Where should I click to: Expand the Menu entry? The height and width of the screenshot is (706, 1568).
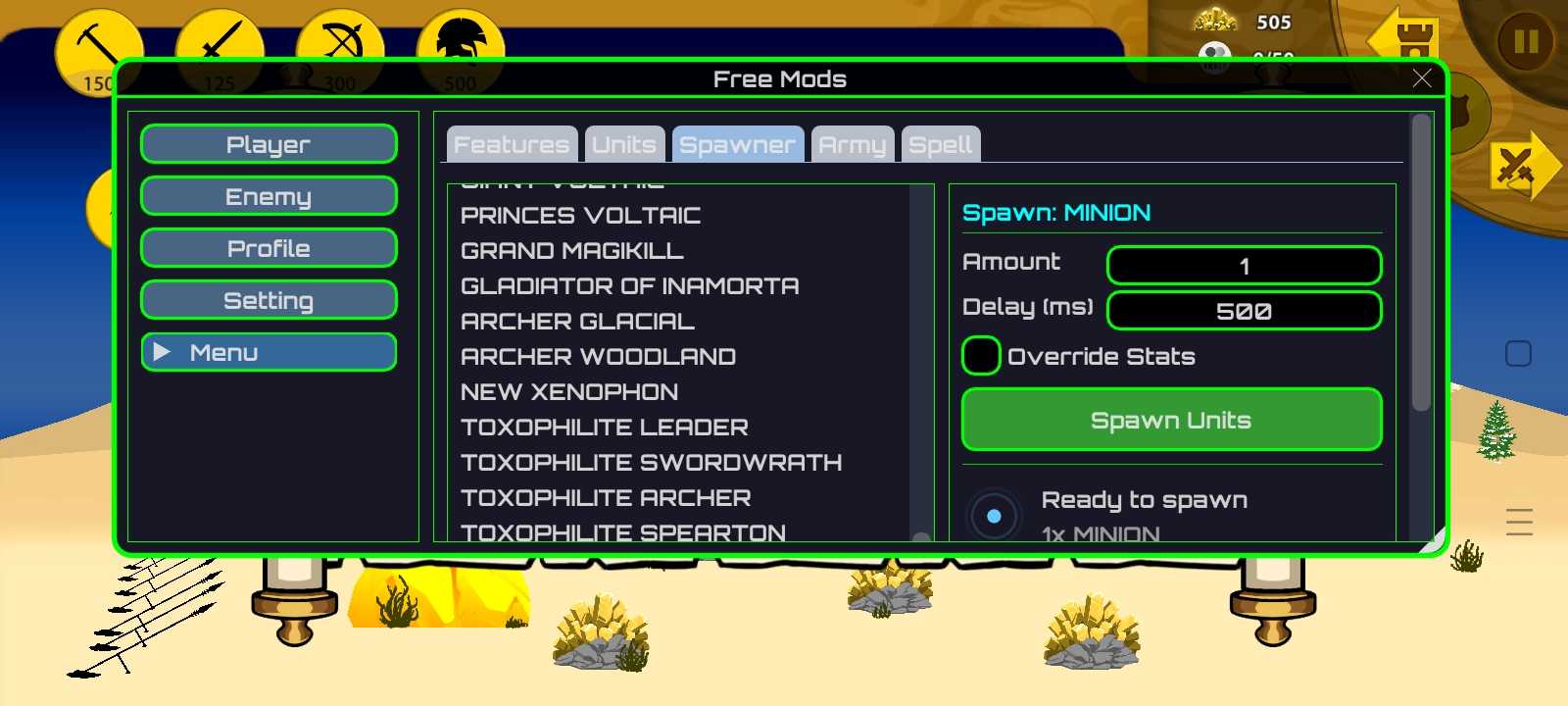269,352
